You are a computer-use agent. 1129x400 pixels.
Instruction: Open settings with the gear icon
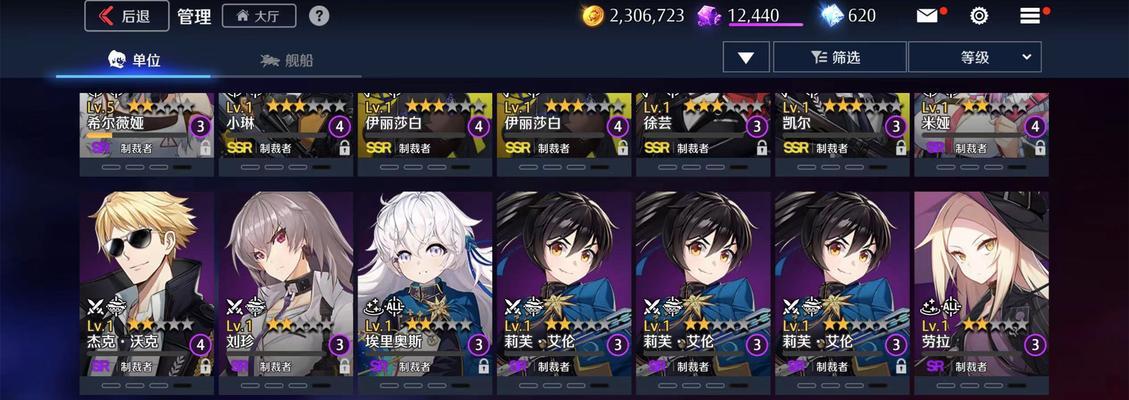pyautogui.click(x=979, y=16)
